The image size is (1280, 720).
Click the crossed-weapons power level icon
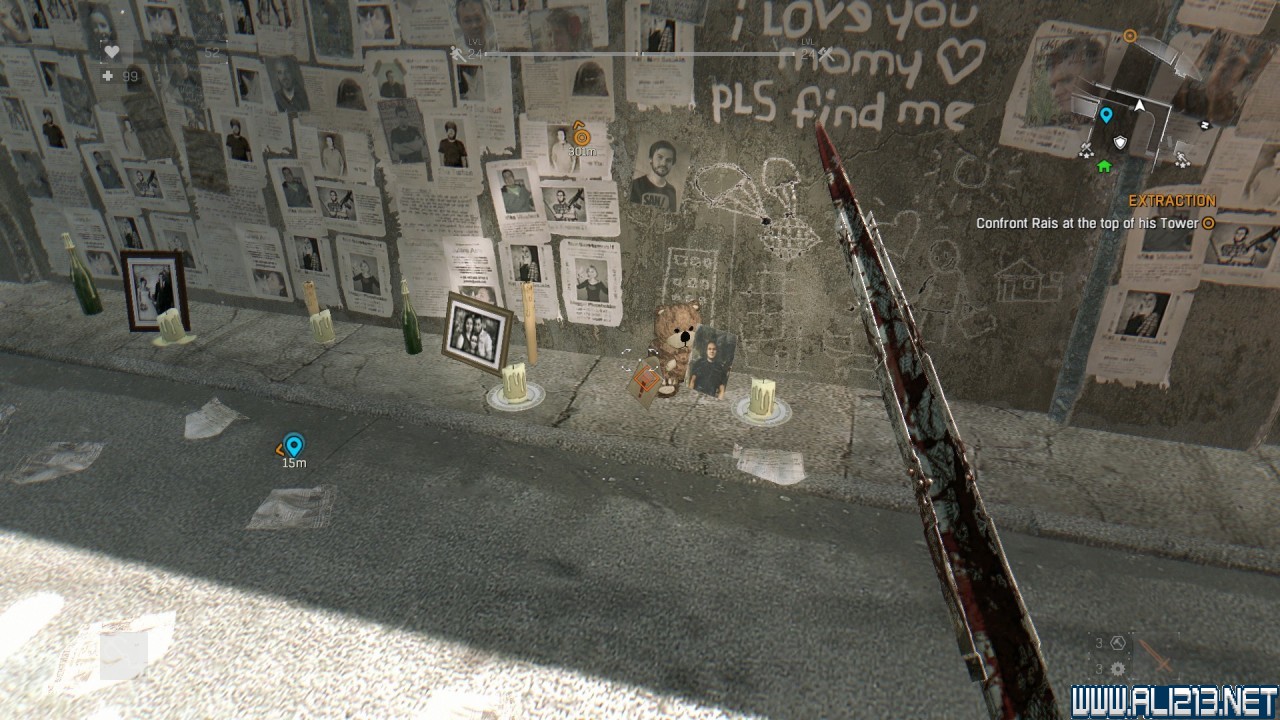click(826, 54)
